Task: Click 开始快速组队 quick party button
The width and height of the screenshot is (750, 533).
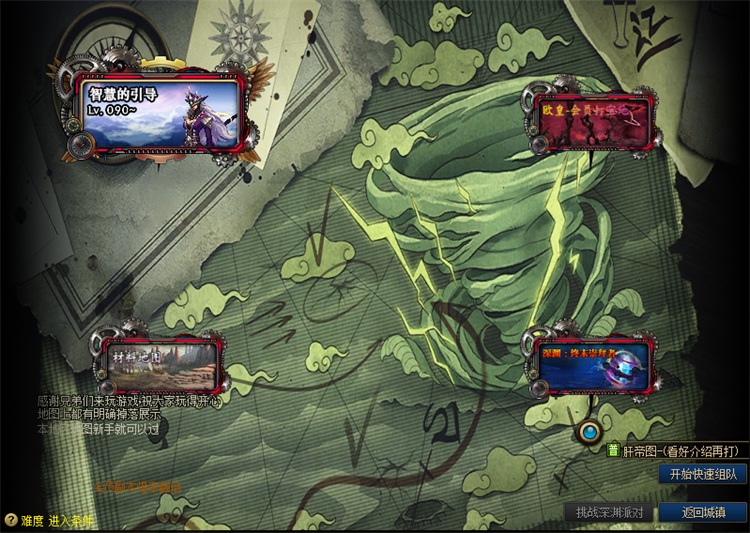Action: point(702,474)
